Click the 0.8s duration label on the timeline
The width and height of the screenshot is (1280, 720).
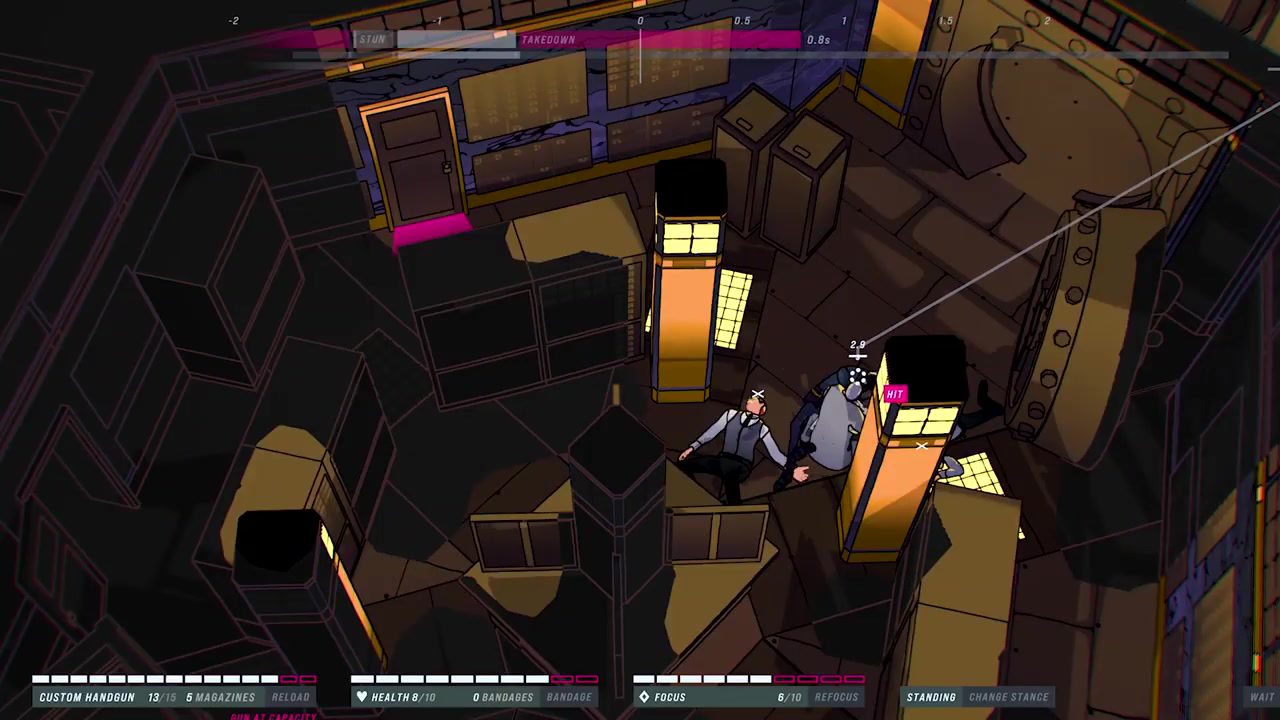click(819, 39)
